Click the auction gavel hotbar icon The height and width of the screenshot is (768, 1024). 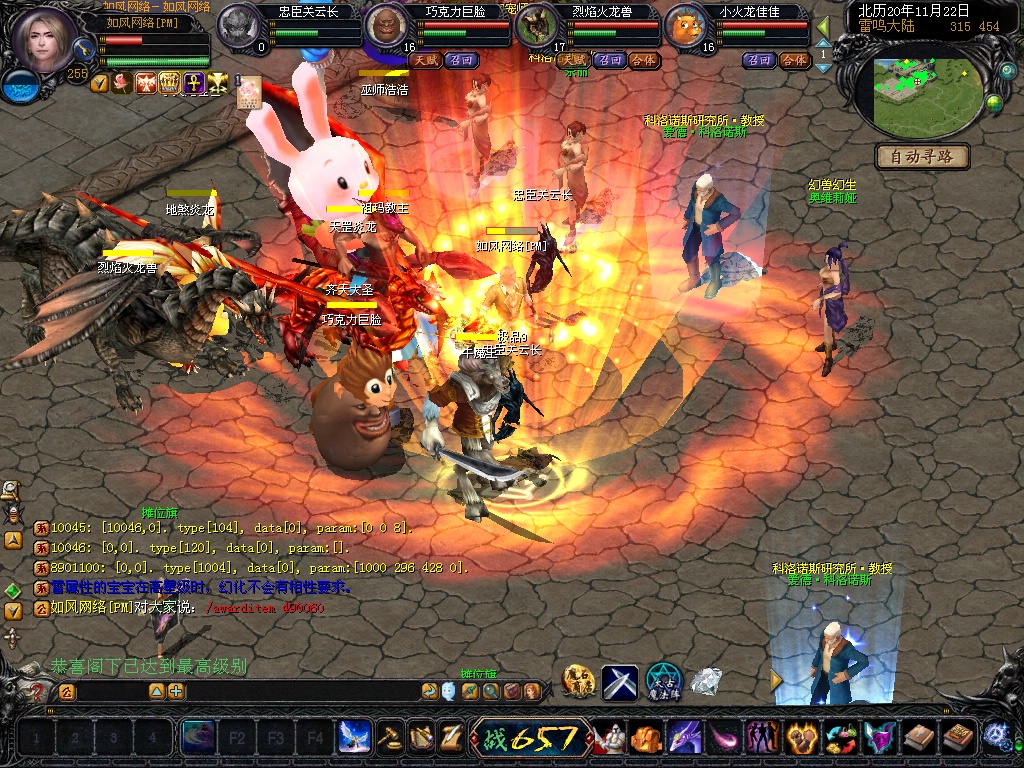[x=390, y=738]
